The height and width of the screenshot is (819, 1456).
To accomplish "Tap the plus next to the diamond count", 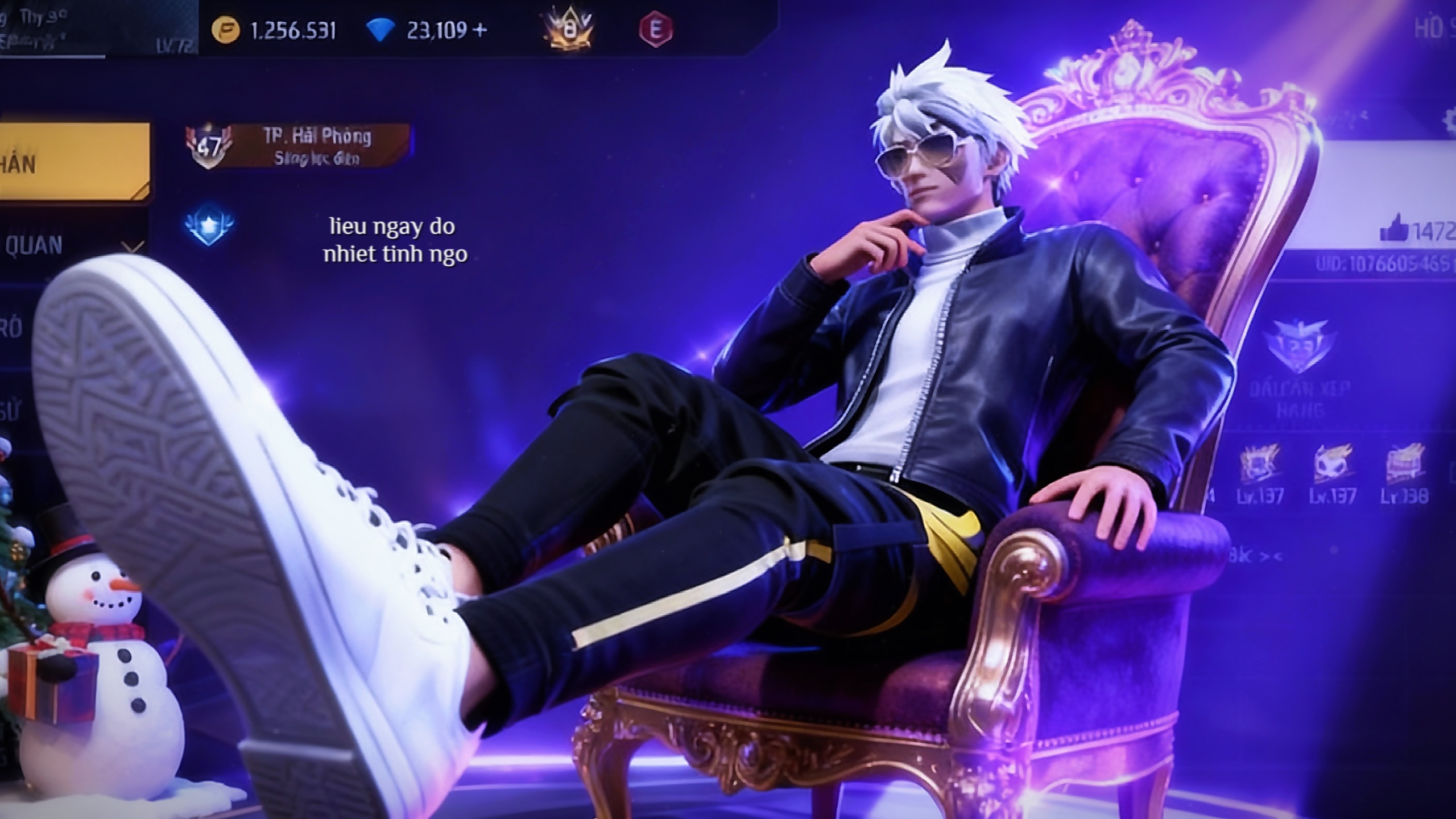I will click(480, 30).
